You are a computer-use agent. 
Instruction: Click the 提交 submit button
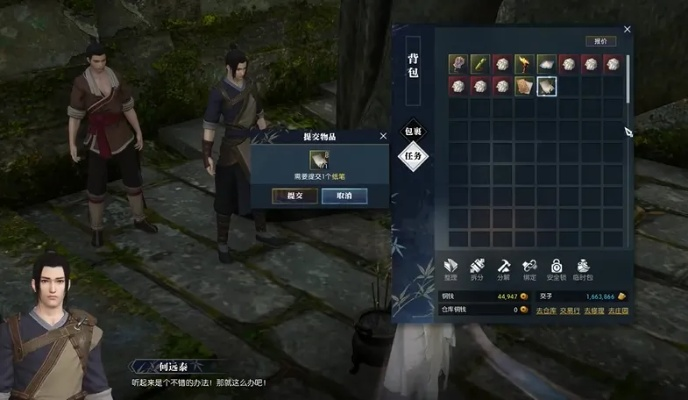coord(296,196)
